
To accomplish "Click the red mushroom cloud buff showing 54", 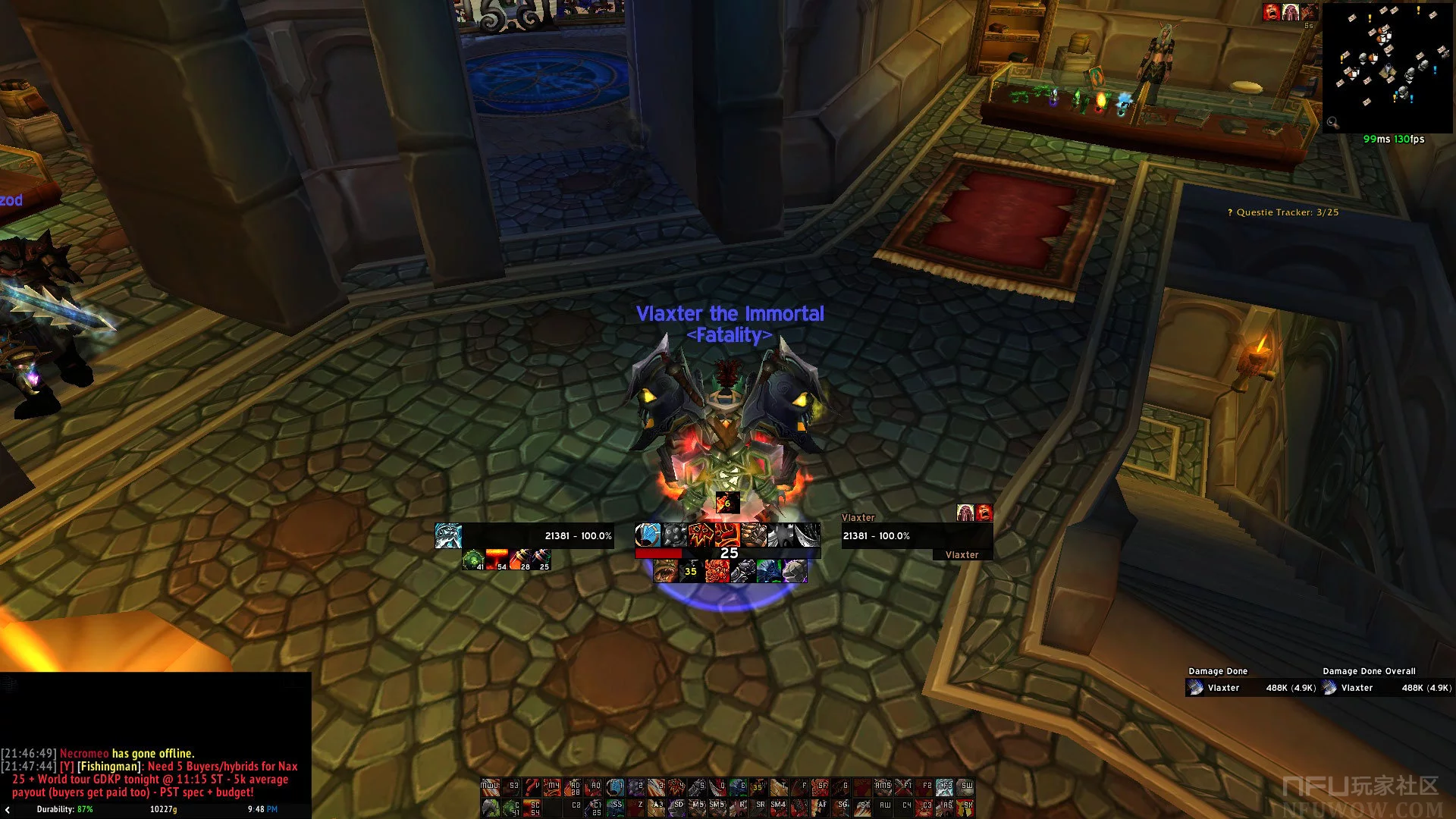I will pos(497,560).
